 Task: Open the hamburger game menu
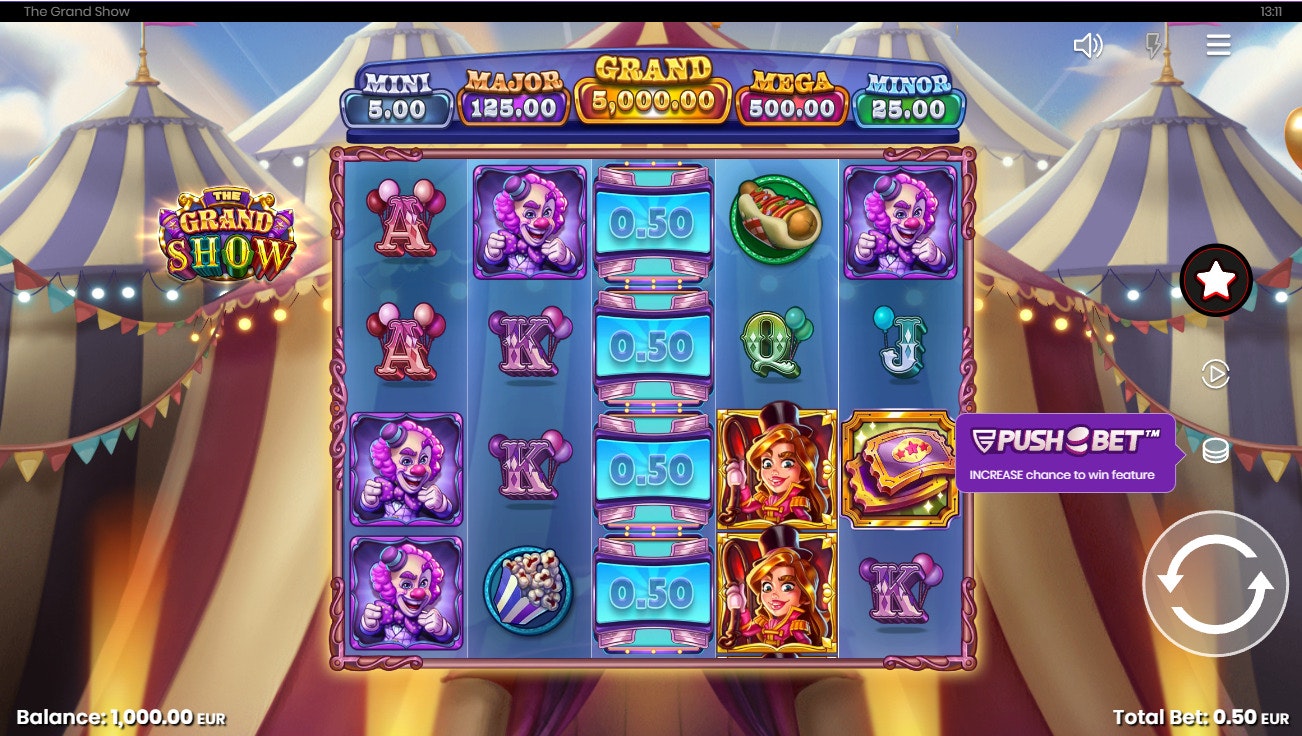click(x=1218, y=44)
